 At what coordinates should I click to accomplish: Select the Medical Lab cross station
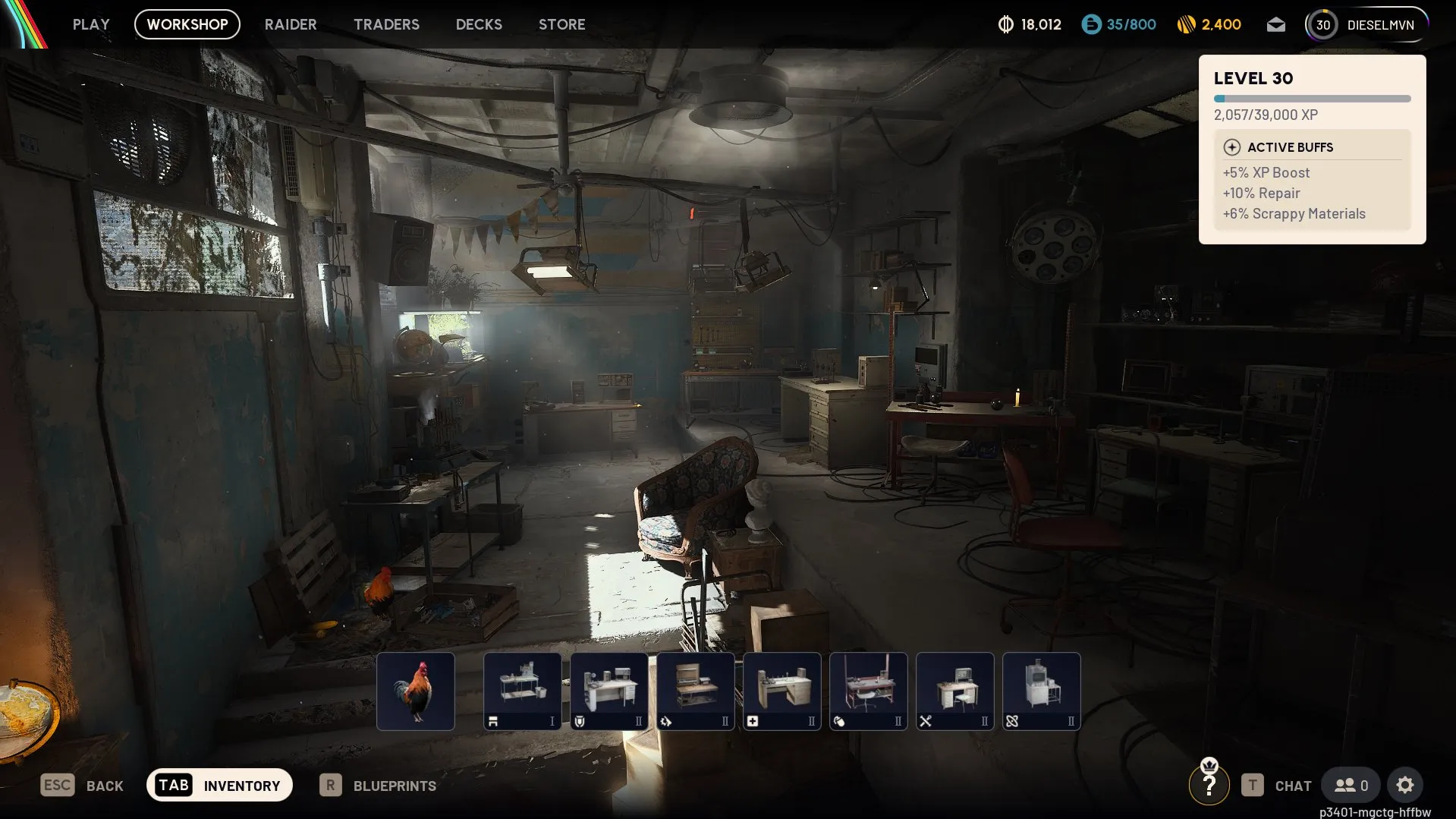(x=782, y=691)
